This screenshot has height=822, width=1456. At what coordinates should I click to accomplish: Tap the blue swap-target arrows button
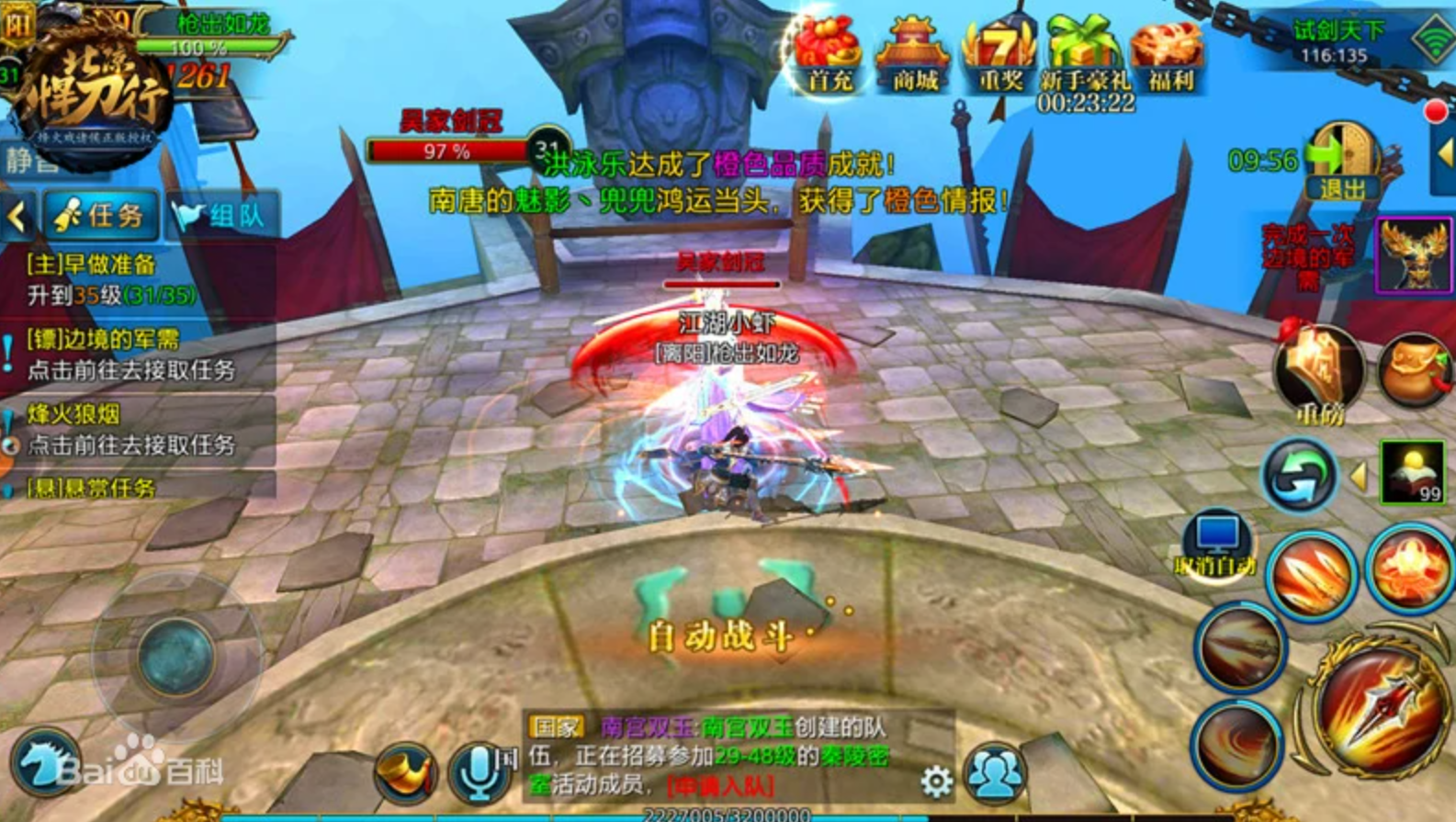pyautogui.click(x=1298, y=475)
